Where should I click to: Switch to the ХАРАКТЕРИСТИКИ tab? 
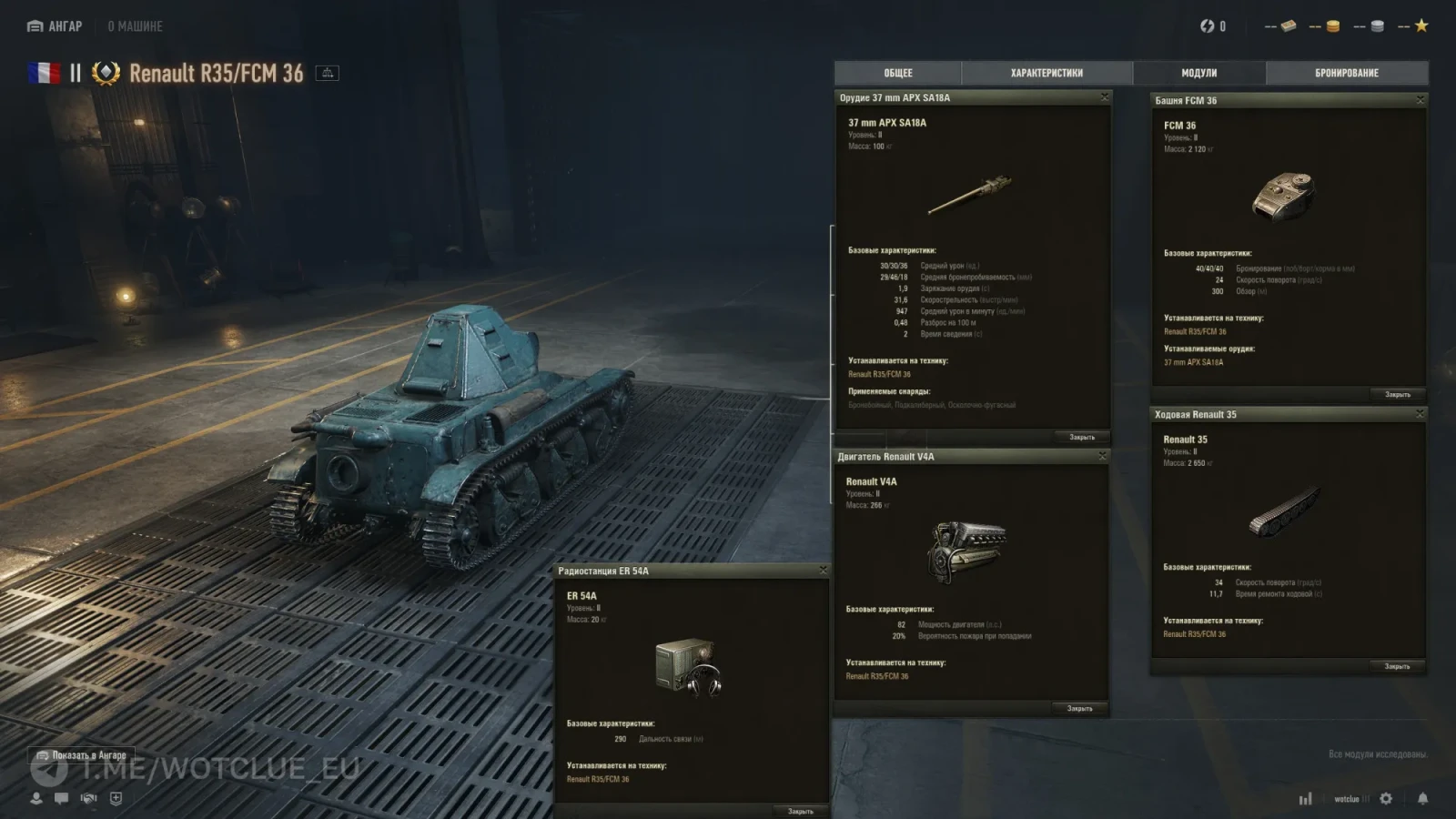1046,73
